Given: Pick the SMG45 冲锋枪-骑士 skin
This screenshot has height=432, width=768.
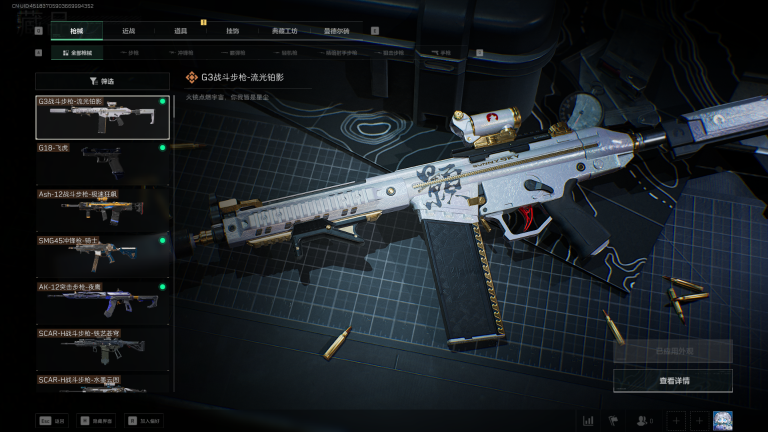Looking at the screenshot, I should click(x=102, y=255).
